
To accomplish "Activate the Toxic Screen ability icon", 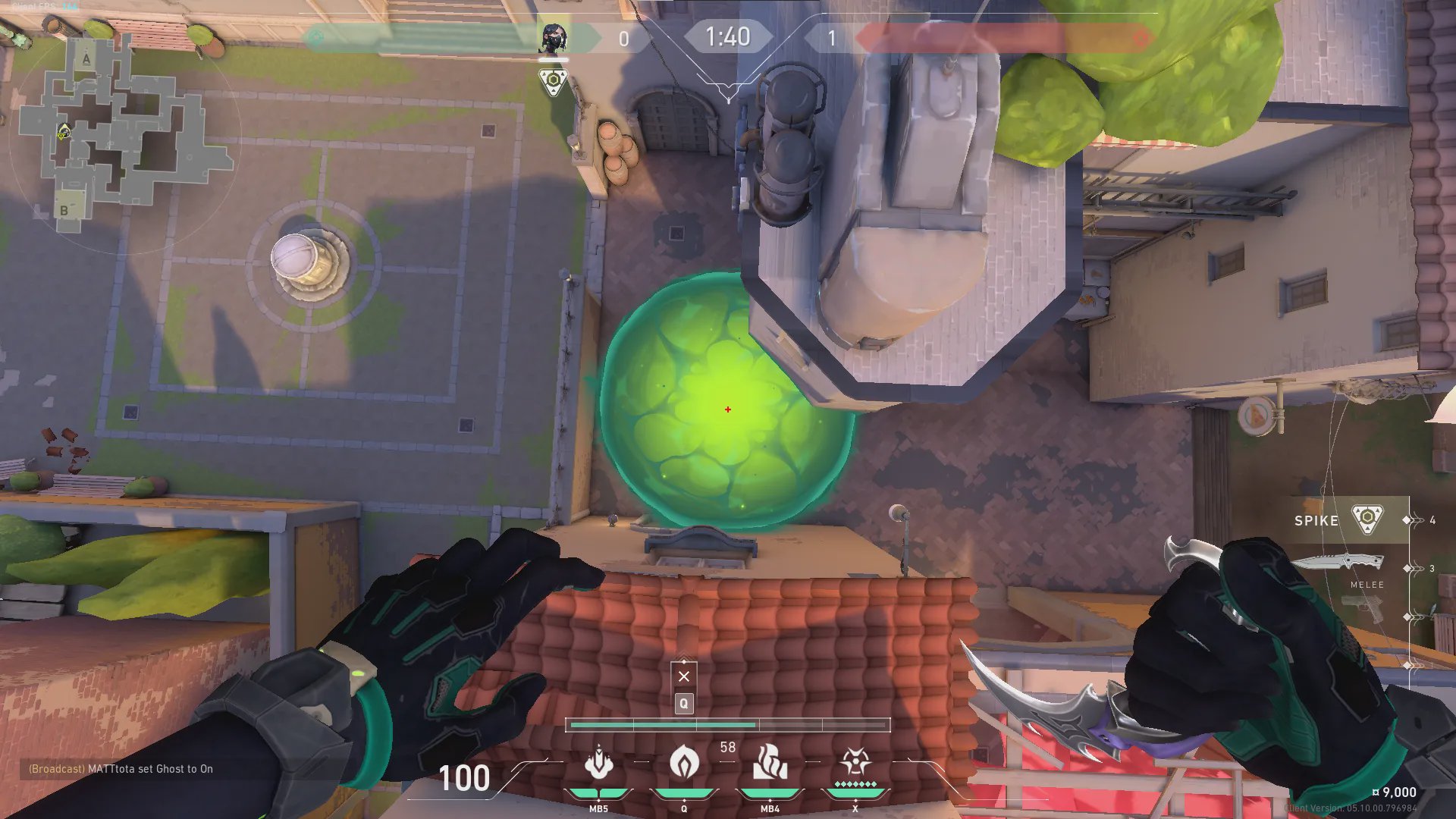I will point(770,763).
